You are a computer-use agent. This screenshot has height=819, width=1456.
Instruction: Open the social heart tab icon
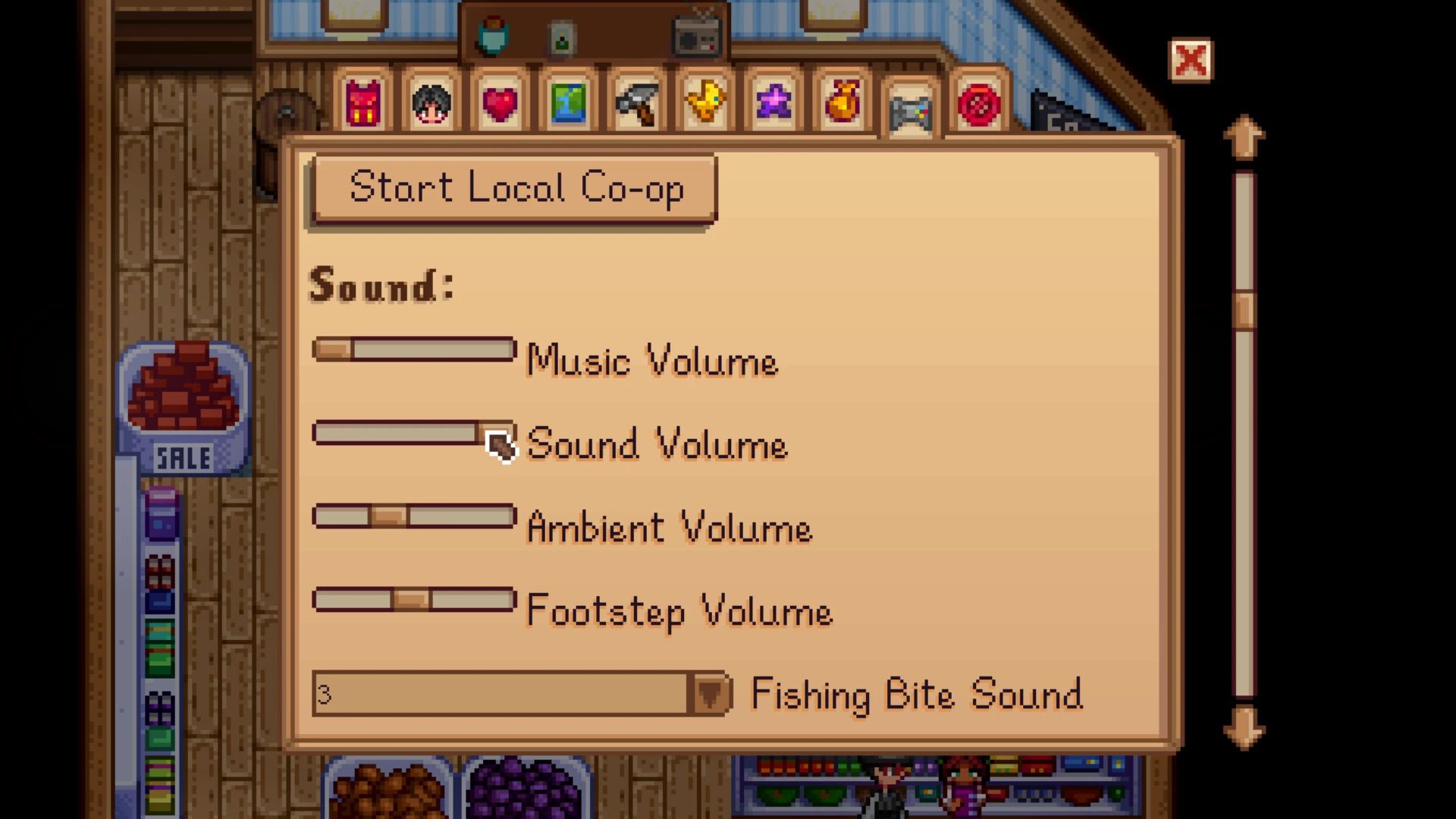[x=500, y=104]
